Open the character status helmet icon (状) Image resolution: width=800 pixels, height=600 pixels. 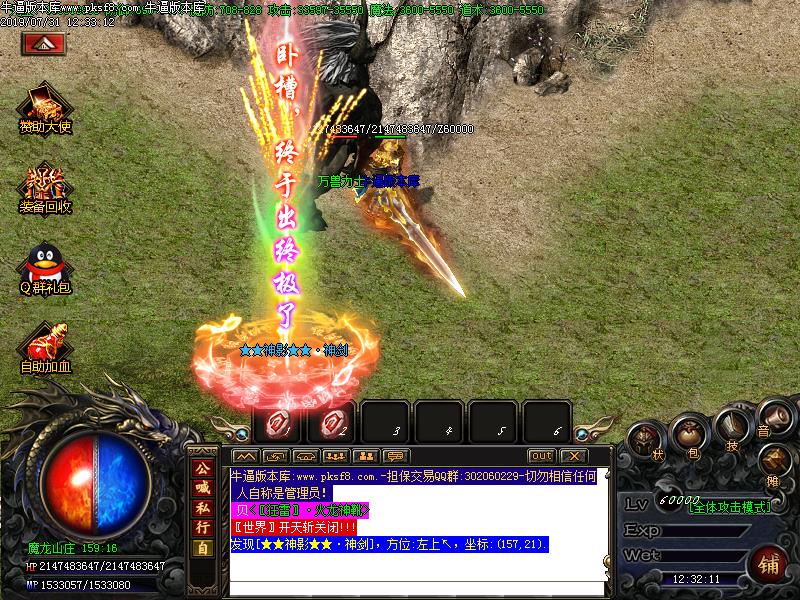pos(646,441)
